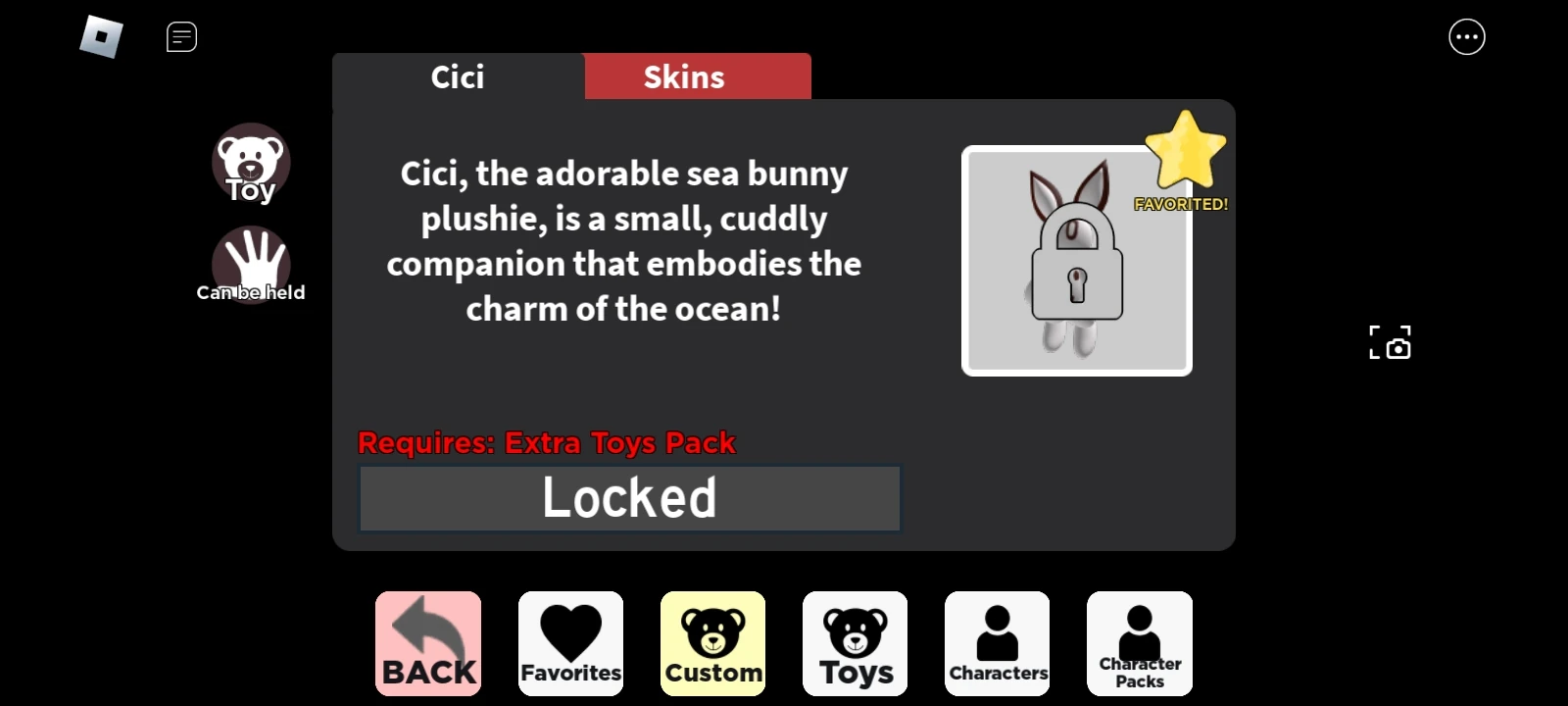Screen dimensions: 1568x706
Task: Click the locked Cici plushie thumbnail
Action: point(1076,260)
